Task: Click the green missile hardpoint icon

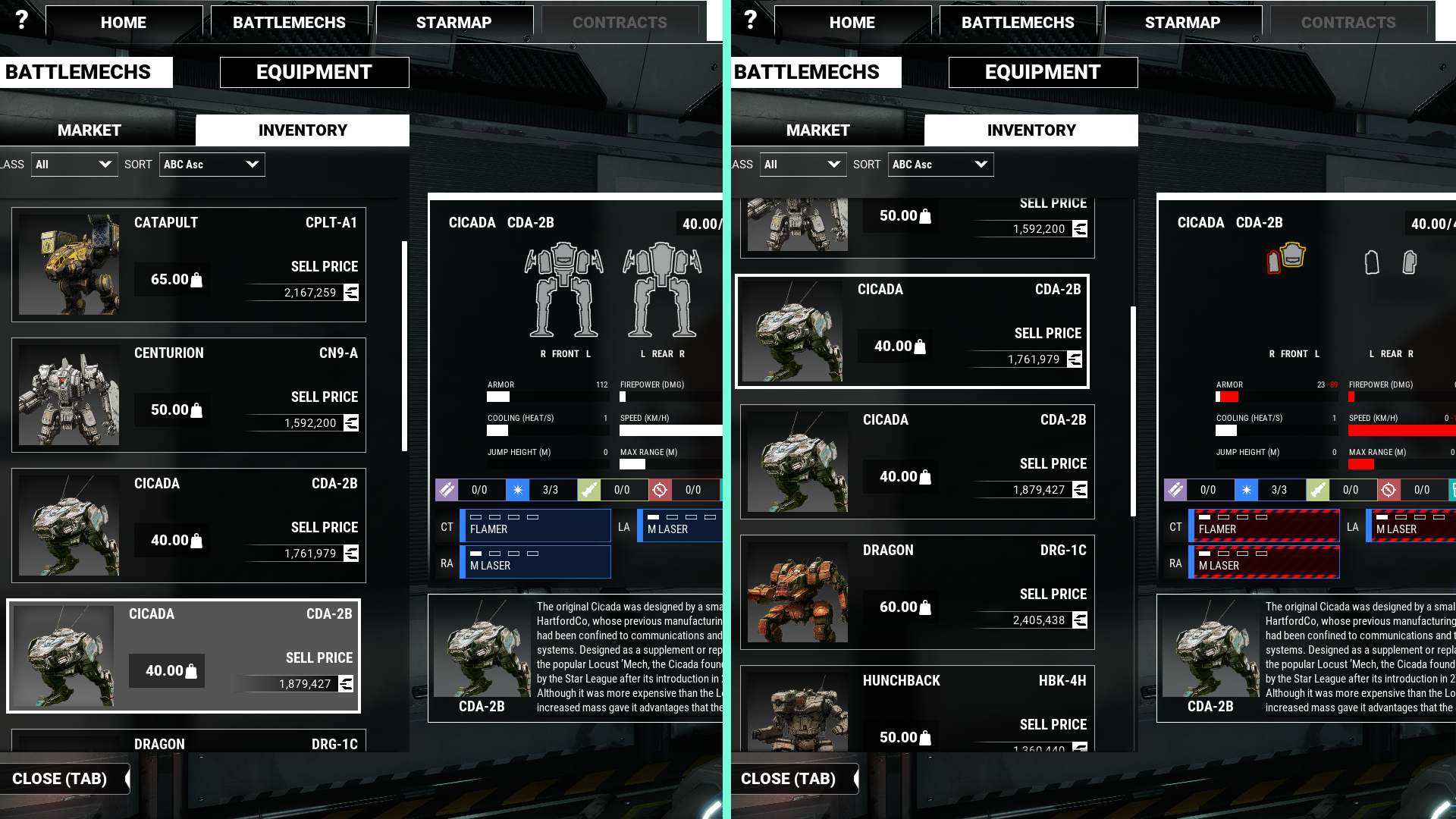Action: 588,490
